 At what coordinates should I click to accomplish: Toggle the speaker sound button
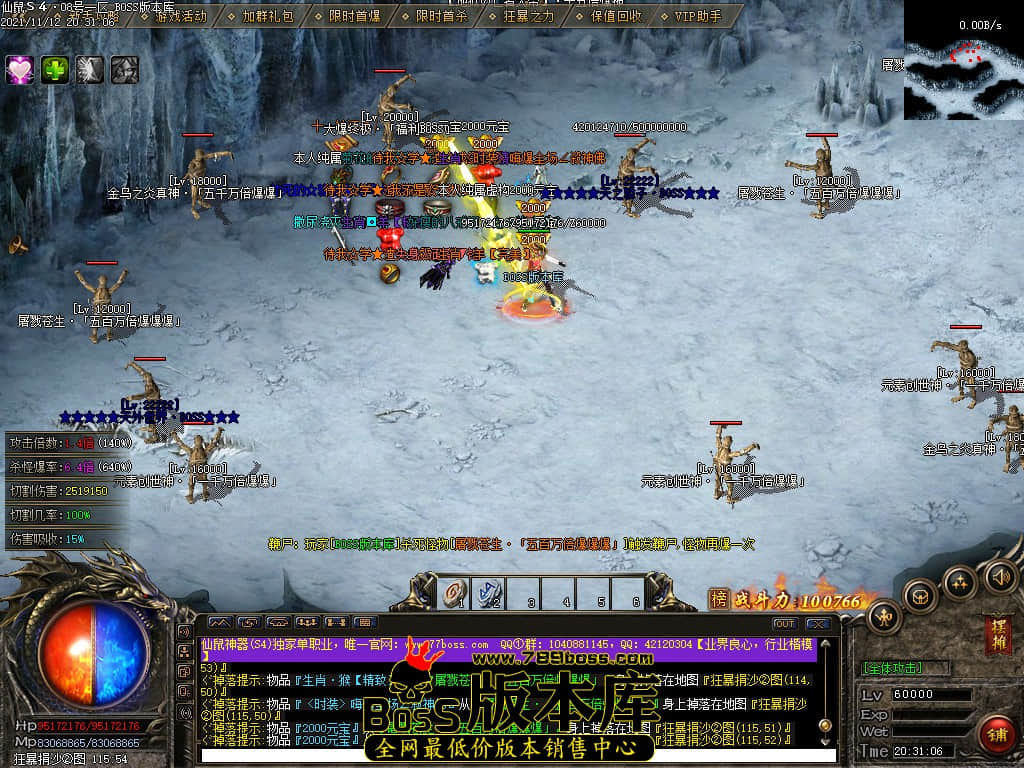tap(1000, 576)
